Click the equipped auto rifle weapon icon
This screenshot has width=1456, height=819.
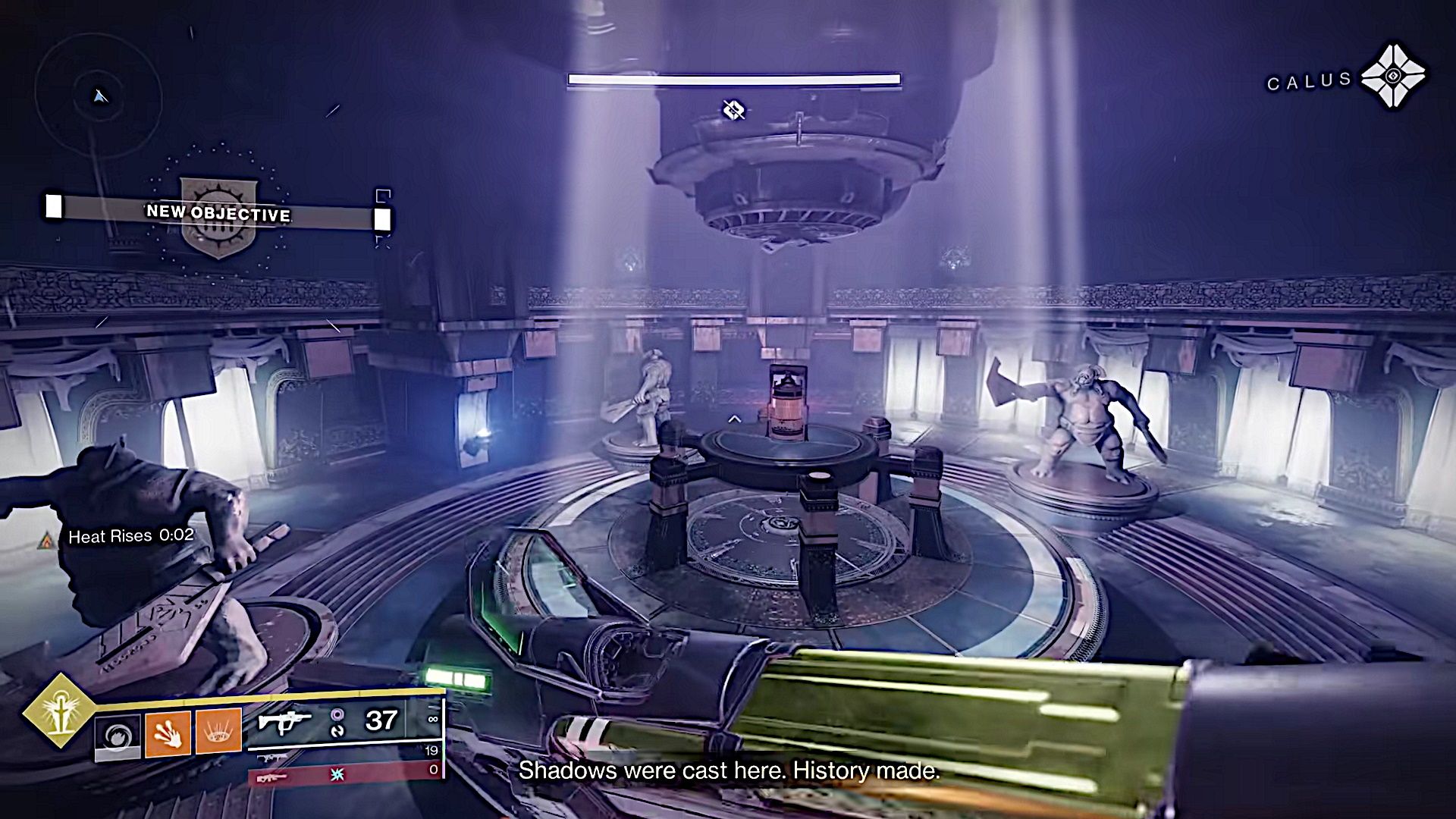[285, 723]
